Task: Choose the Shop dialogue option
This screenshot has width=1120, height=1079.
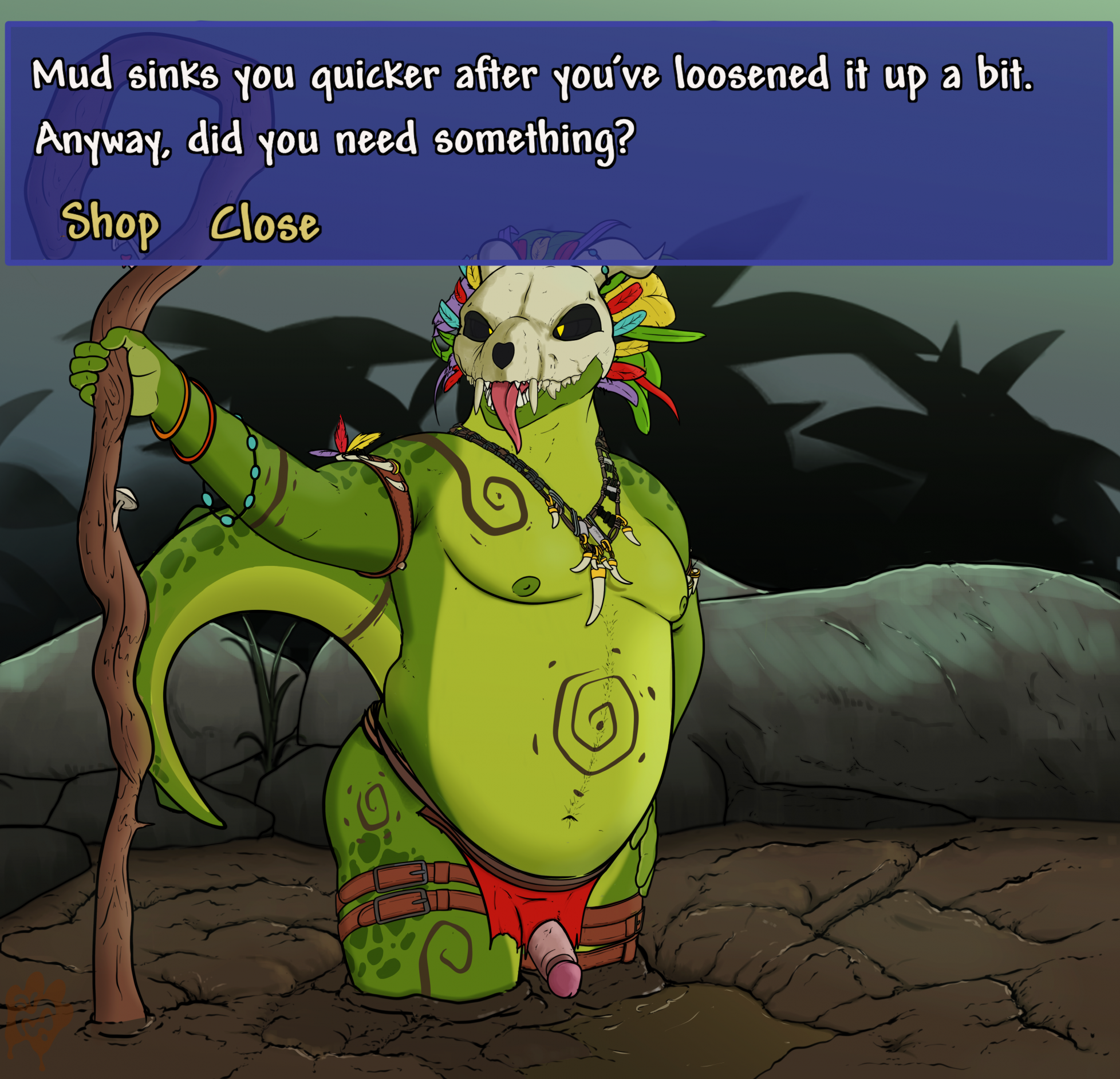Action: 109,223
